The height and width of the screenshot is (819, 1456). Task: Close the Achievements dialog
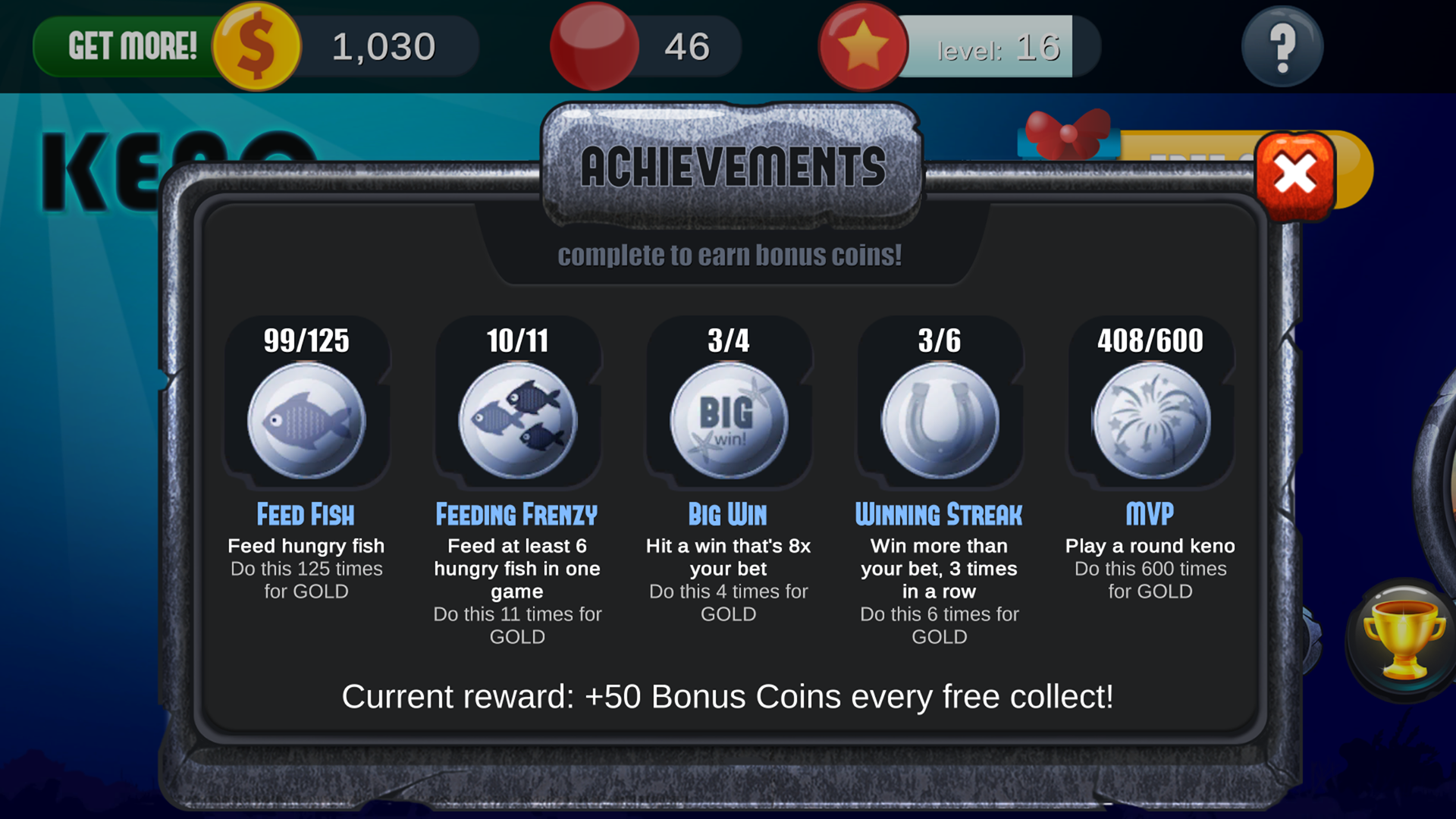tap(1294, 173)
